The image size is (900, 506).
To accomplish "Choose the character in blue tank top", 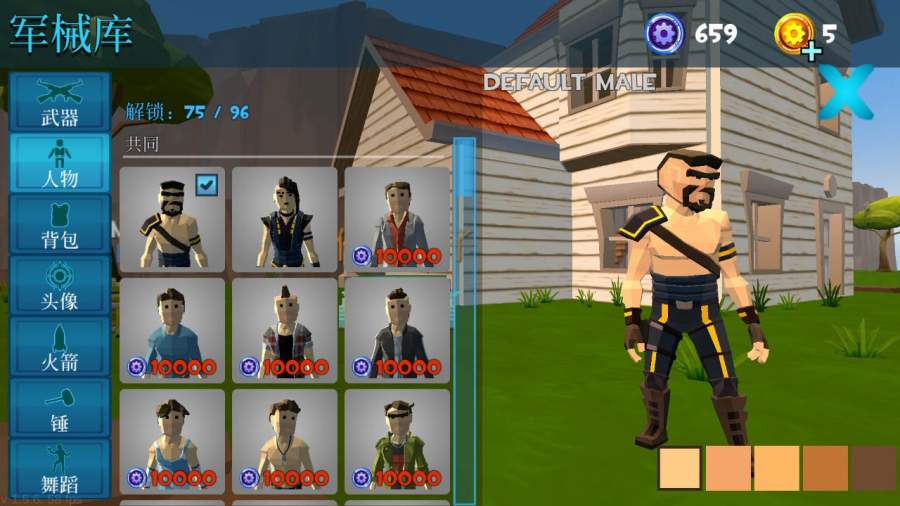I will point(172,441).
